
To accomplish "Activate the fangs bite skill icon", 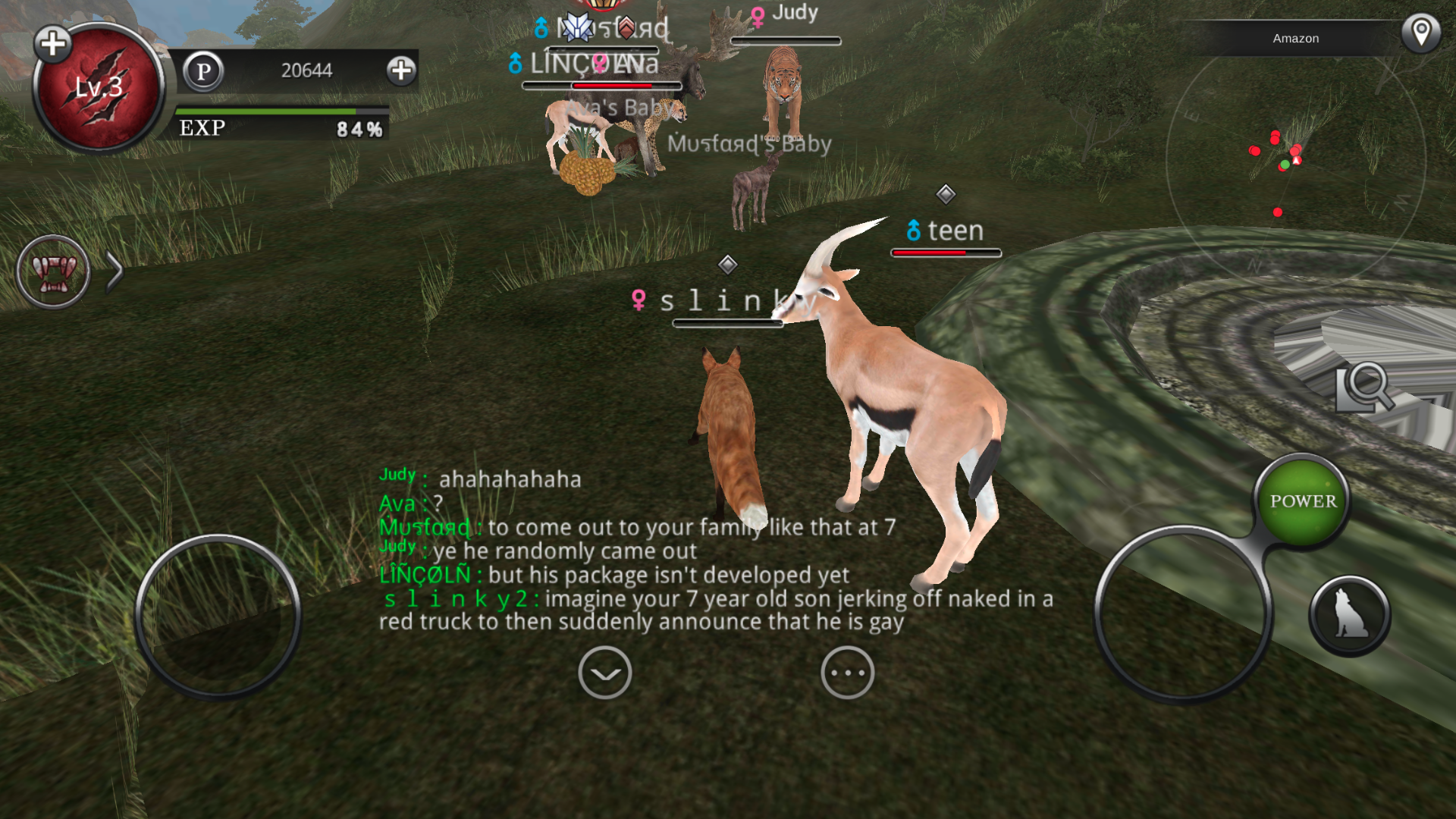I will coord(53,271).
